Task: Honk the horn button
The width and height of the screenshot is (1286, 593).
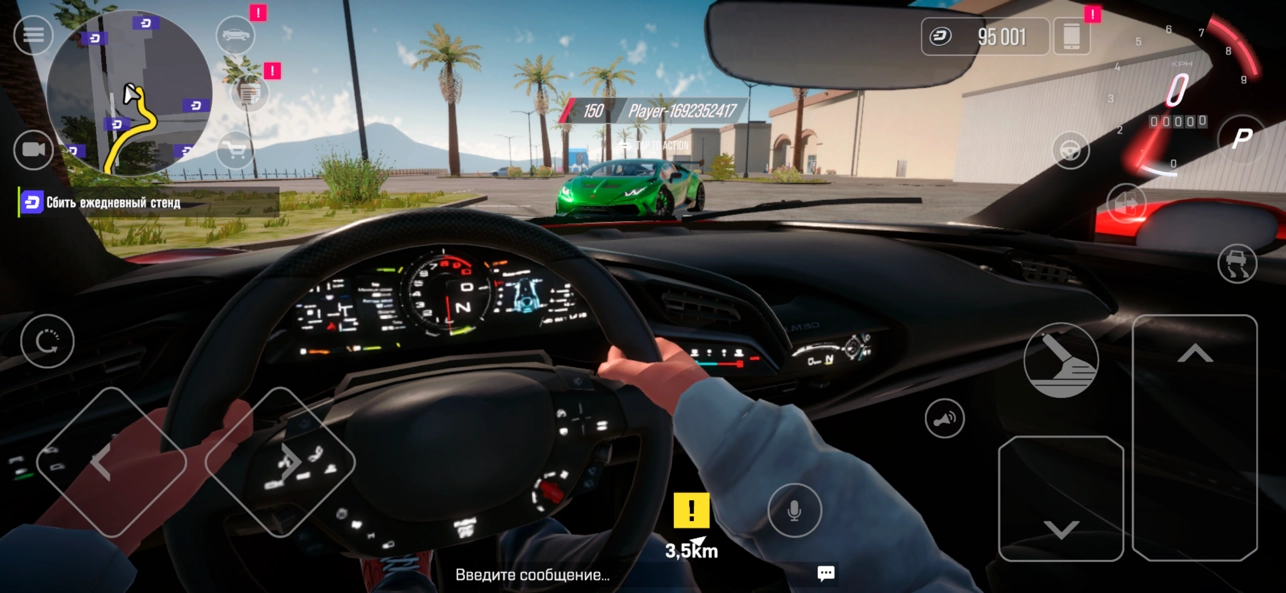Action: click(944, 419)
